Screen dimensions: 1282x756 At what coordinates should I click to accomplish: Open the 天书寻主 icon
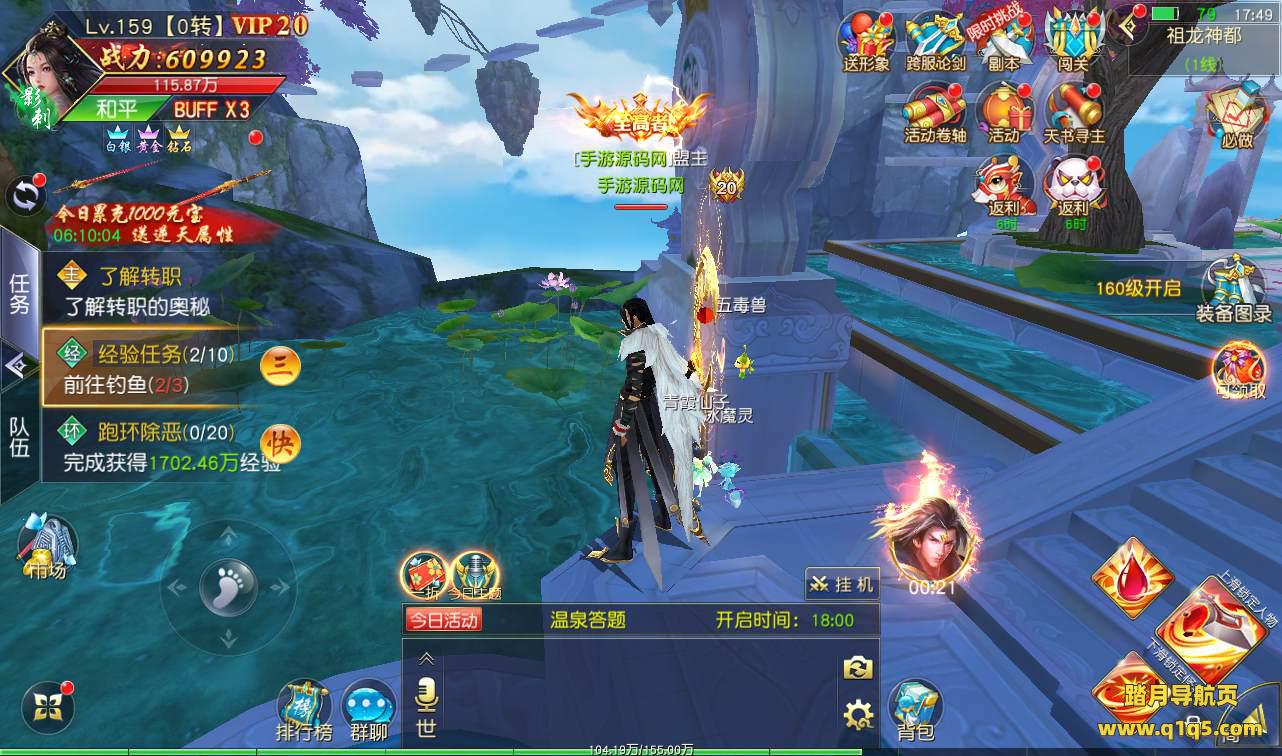(1073, 111)
